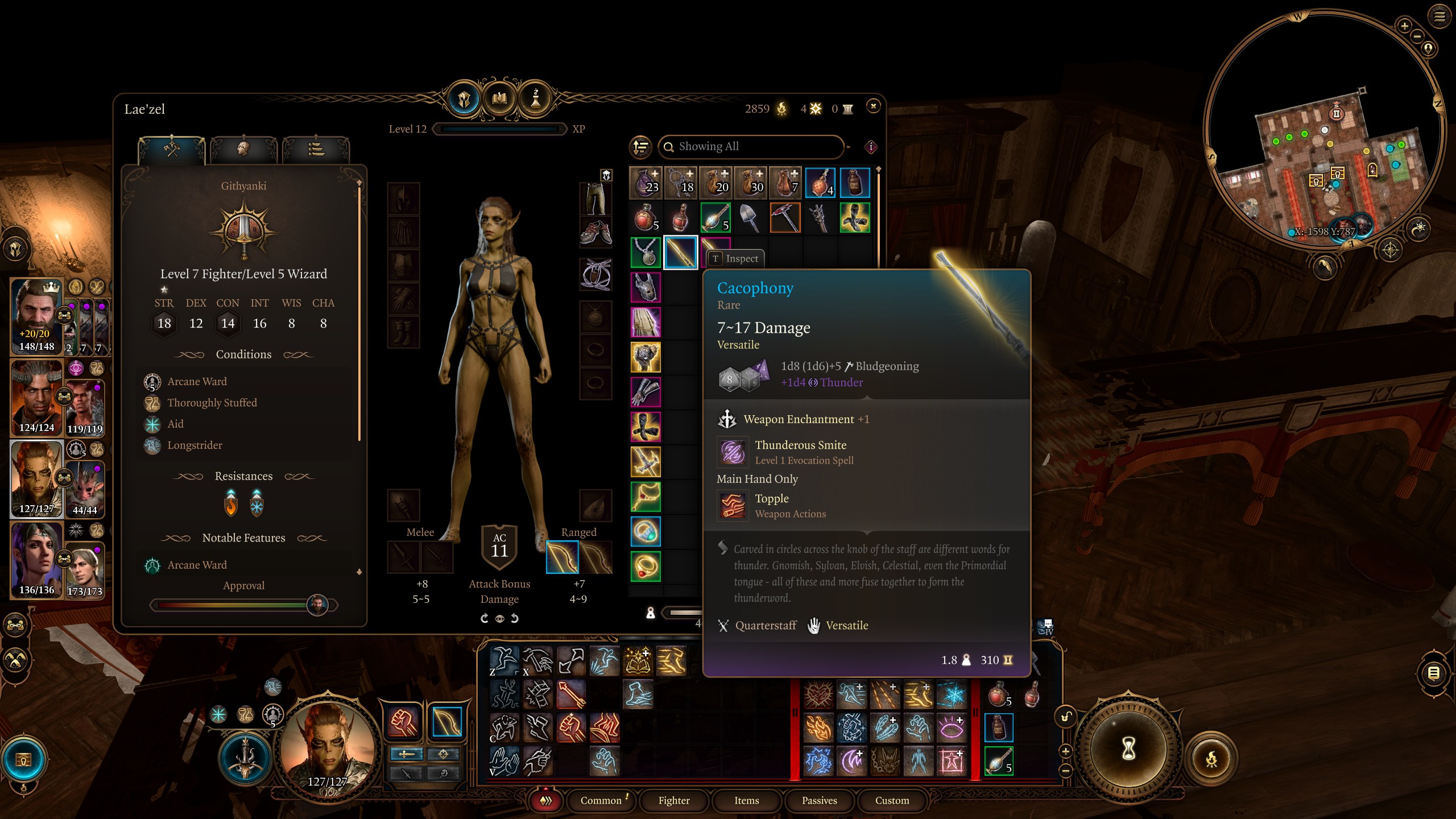This screenshot has height=819, width=1456.
Task: Switch to the Common hotbar tab
Action: pyautogui.click(x=601, y=800)
